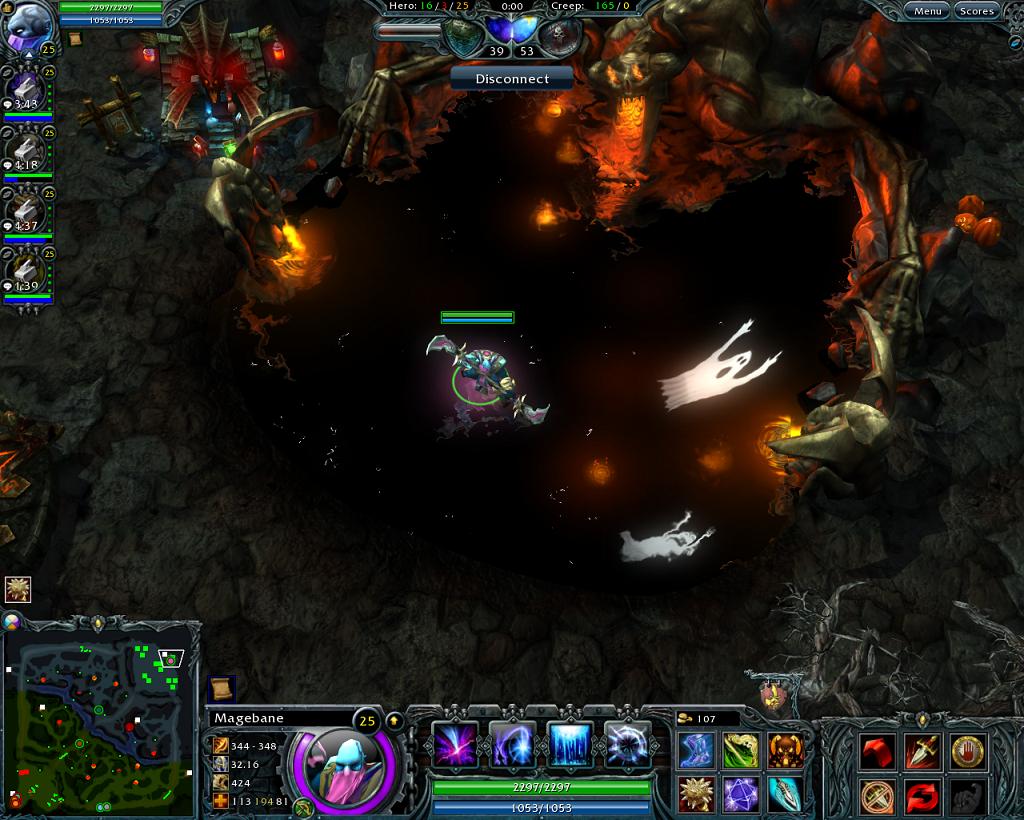Image resolution: width=1024 pixels, height=820 pixels.
Task: Click the red hand hold command
Action: (967, 750)
